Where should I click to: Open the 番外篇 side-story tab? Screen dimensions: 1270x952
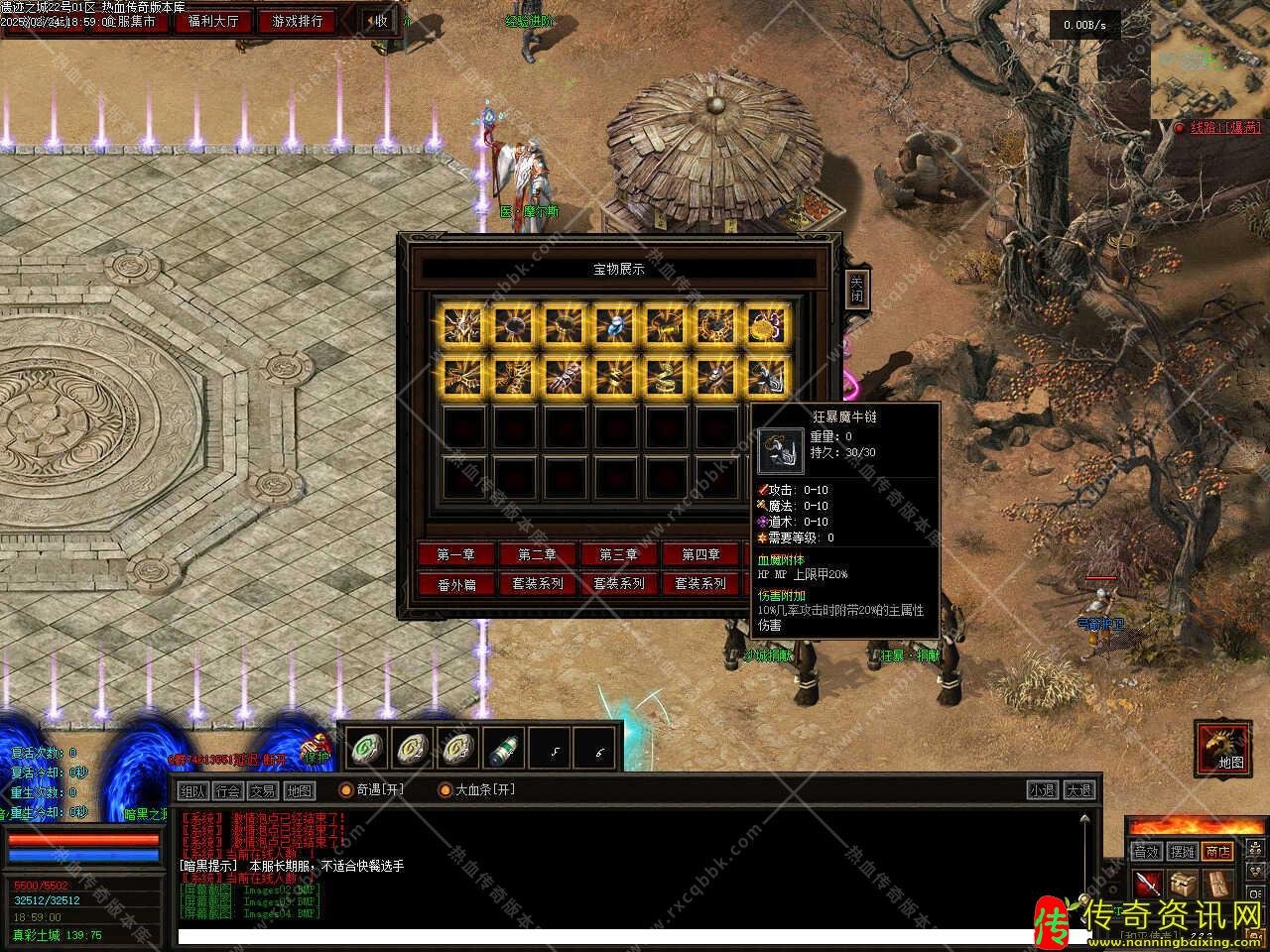pyautogui.click(x=455, y=584)
